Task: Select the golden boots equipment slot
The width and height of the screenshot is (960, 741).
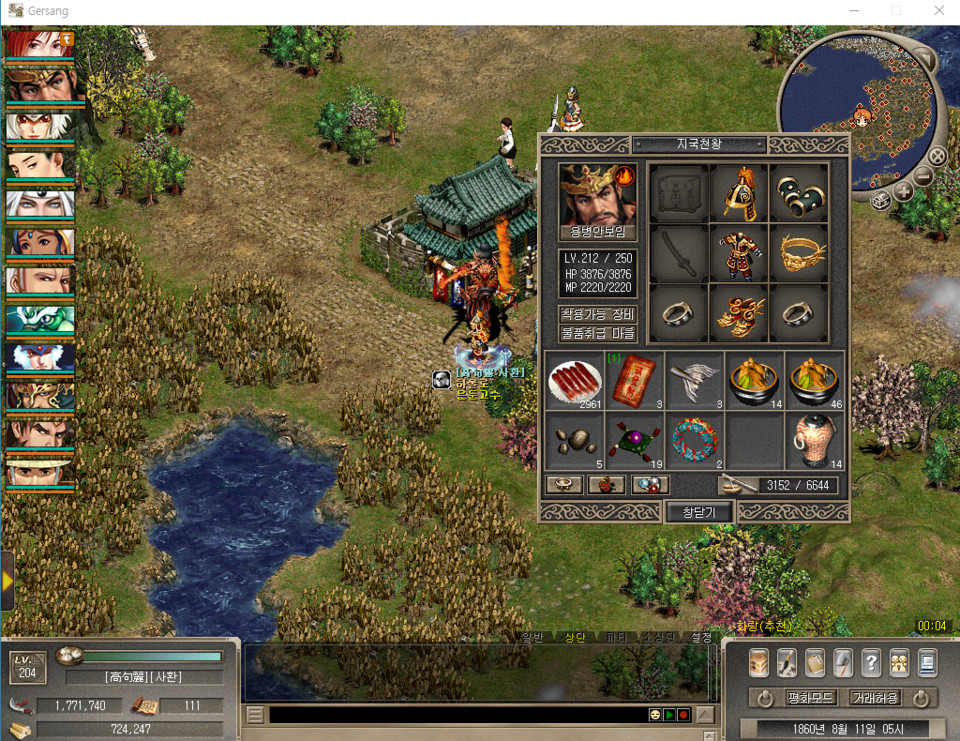Action: pyautogui.click(x=738, y=313)
